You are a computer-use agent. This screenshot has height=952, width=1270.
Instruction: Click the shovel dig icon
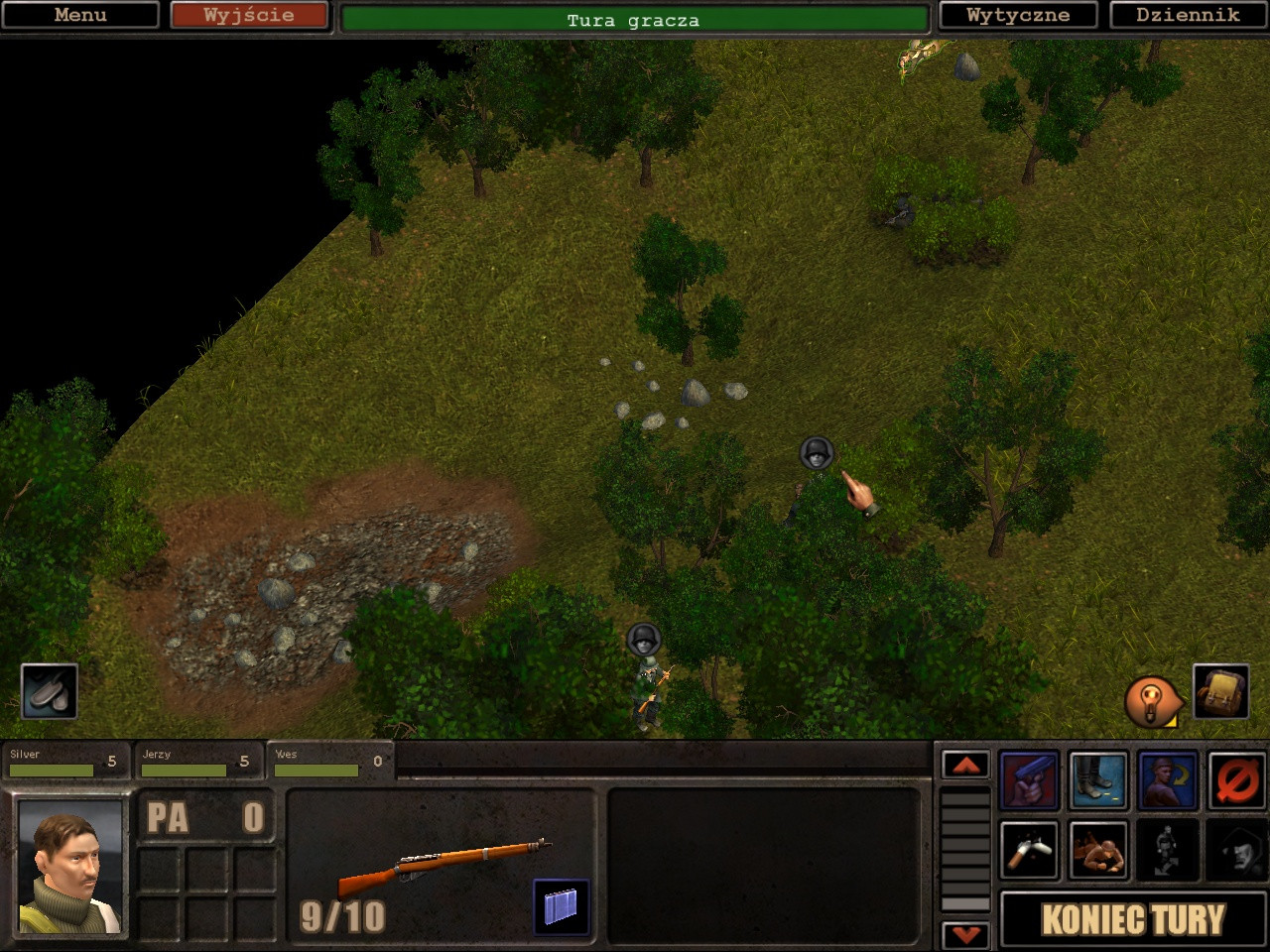50,691
